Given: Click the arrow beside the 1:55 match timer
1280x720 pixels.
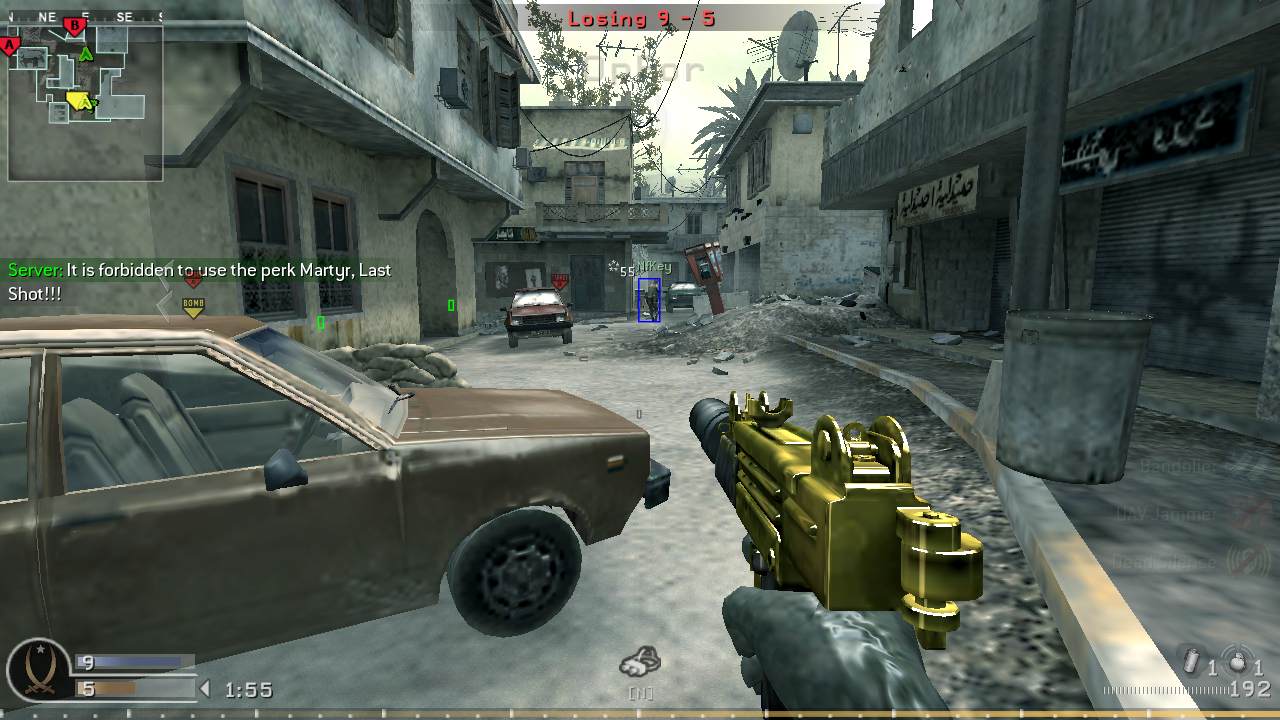Looking at the screenshot, I should [205, 689].
